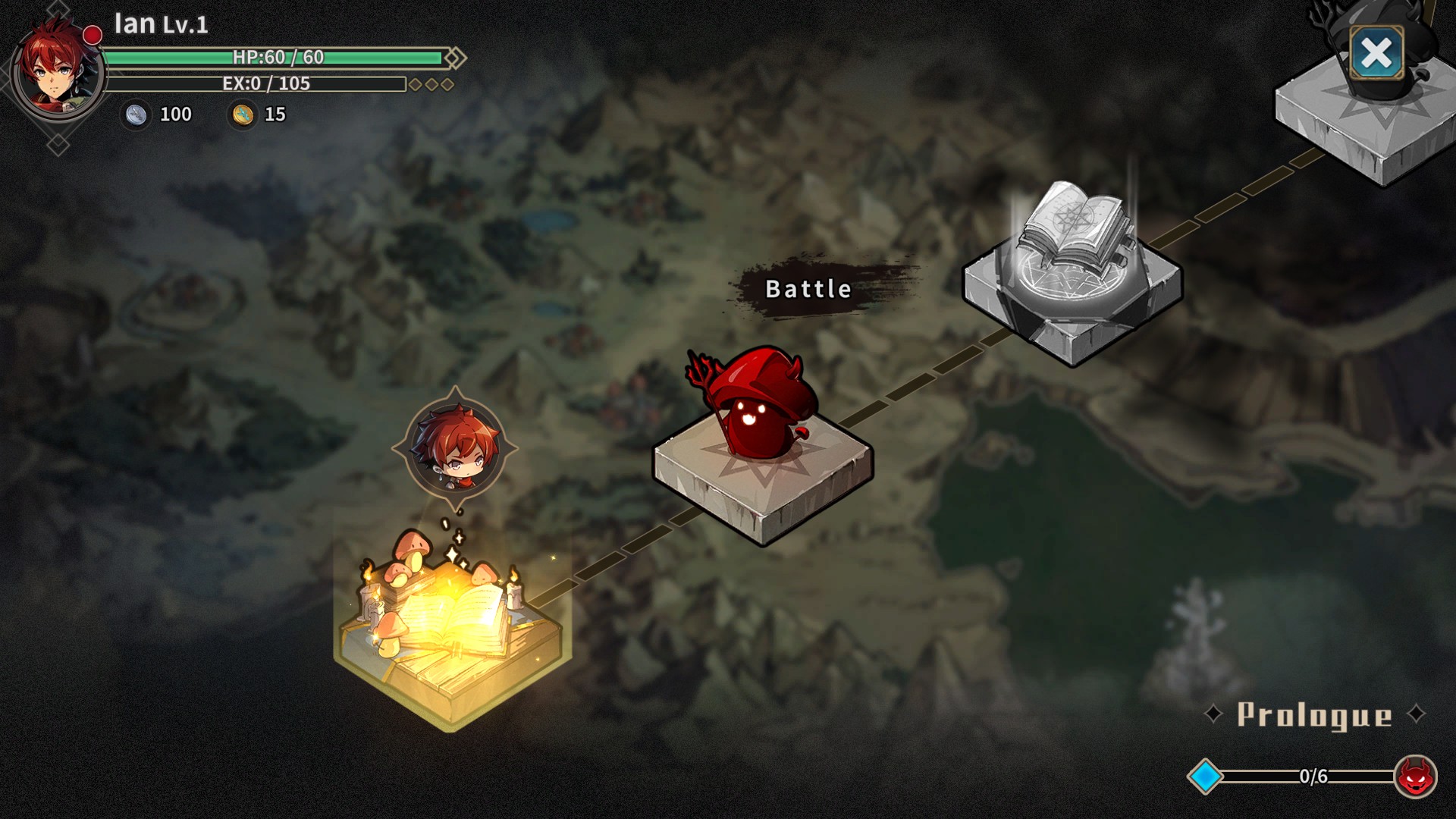
Task: Choose the glowing spellbook starting tile
Action: [452, 622]
